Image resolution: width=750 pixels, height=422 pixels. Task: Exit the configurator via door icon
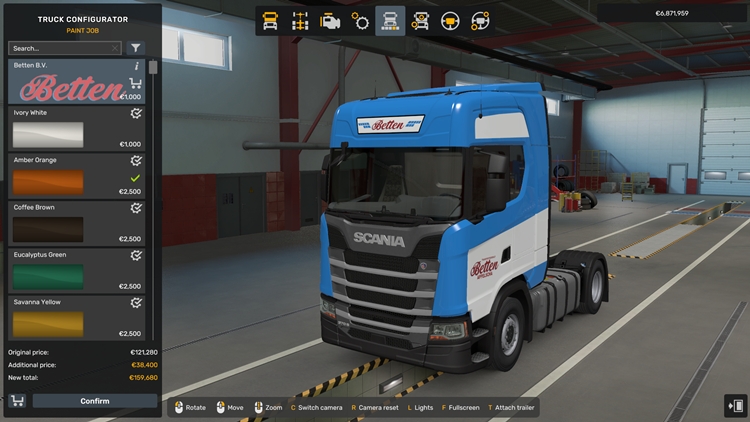[735, 404]
